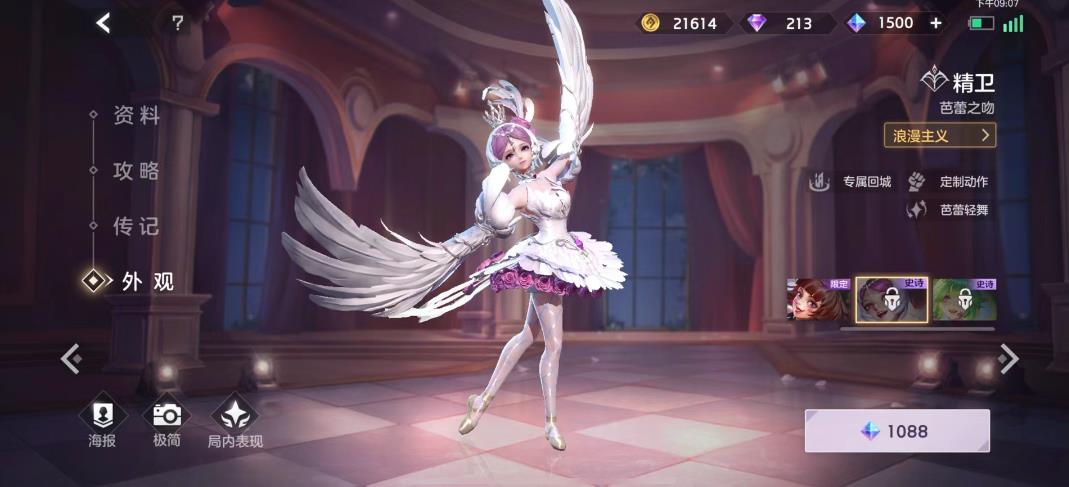Activate the 极简 camera mode
Screen dimensions: 1069x487
click(166, 424)
